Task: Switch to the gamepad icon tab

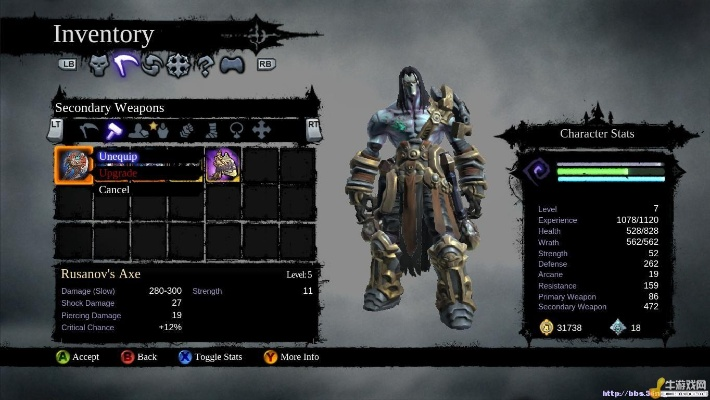Action: click(231, 66)
